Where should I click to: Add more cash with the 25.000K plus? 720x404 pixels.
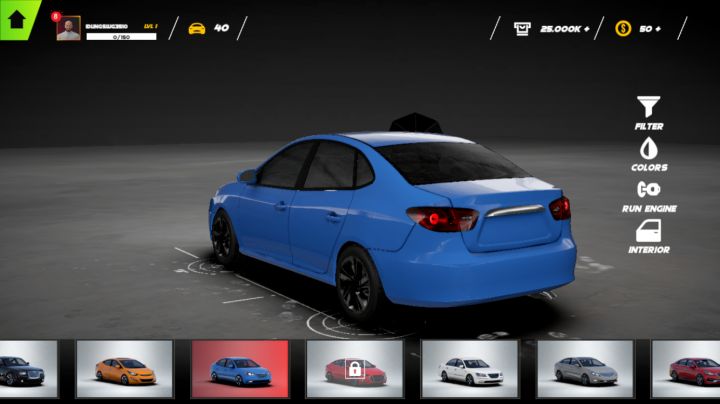(x=586, y=28)
